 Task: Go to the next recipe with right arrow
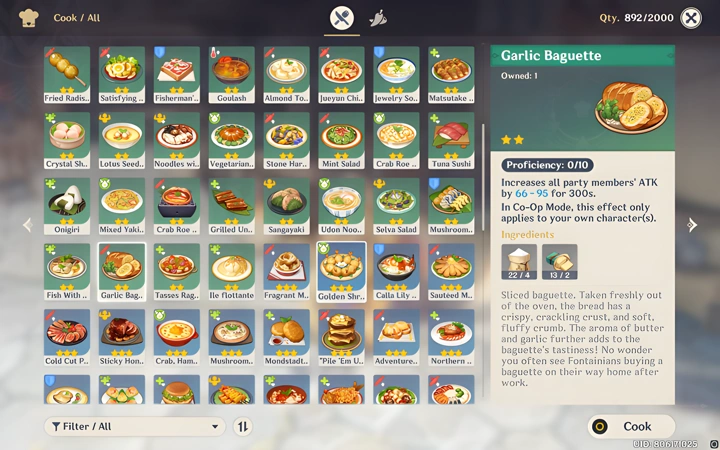coord(691,225)
